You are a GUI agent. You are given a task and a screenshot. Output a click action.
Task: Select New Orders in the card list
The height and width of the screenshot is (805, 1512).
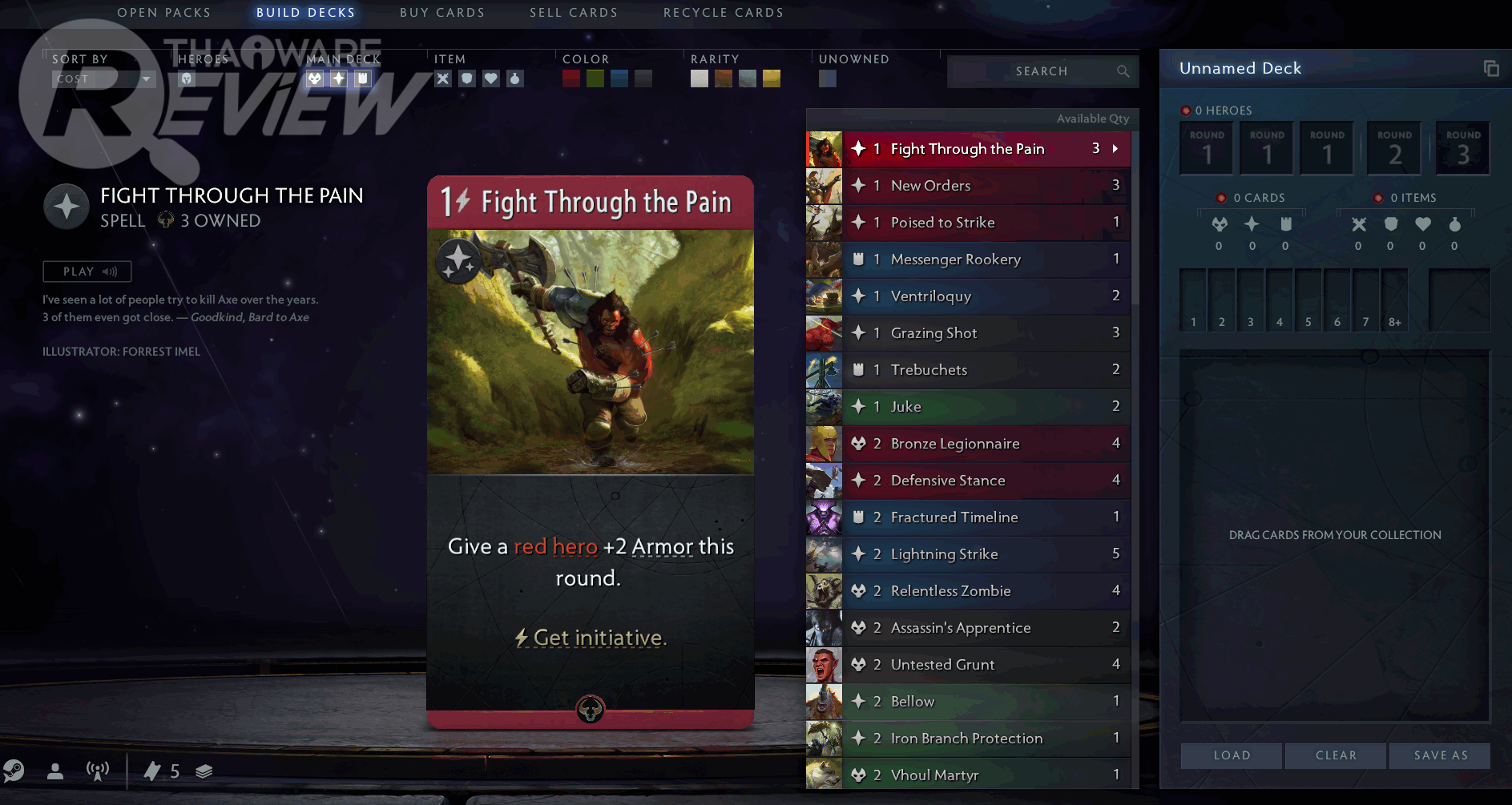(986, 186)
